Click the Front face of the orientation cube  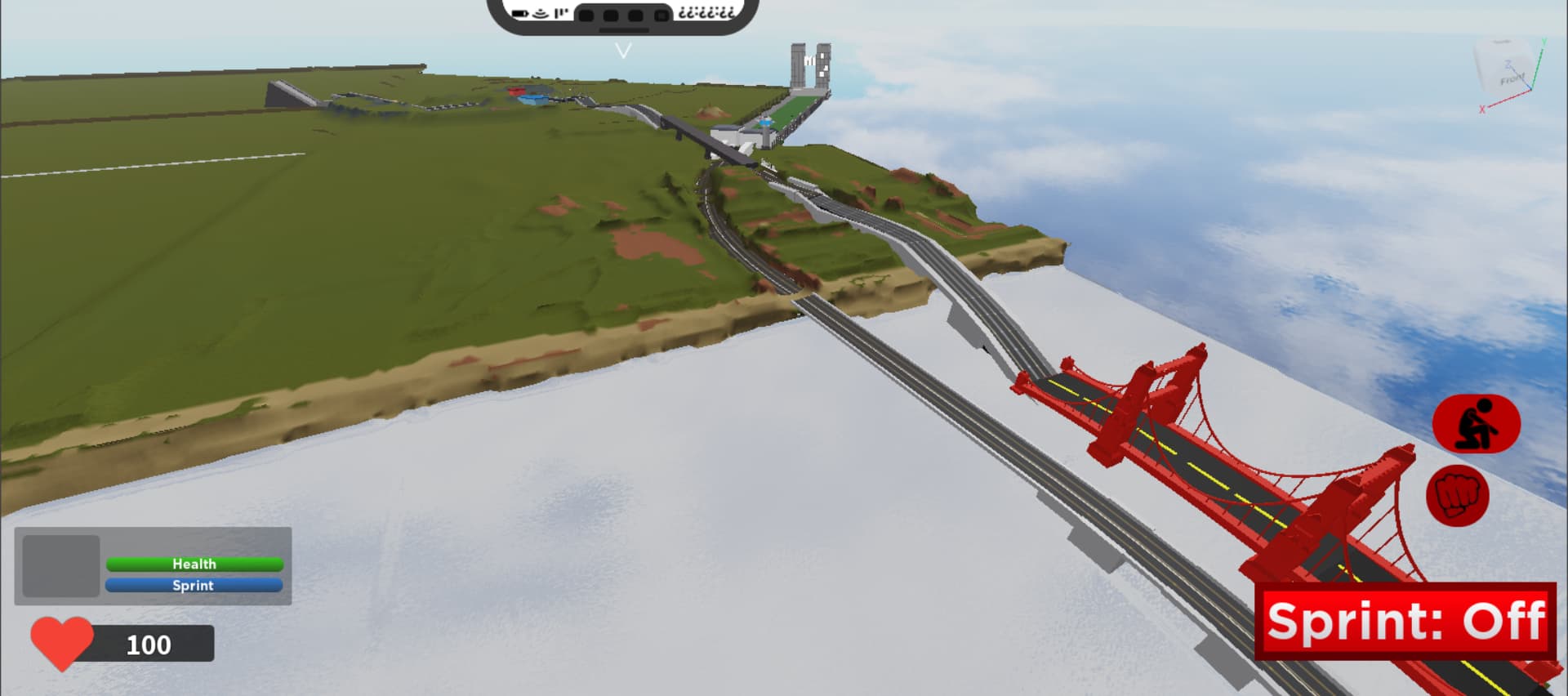(1512, 79)
